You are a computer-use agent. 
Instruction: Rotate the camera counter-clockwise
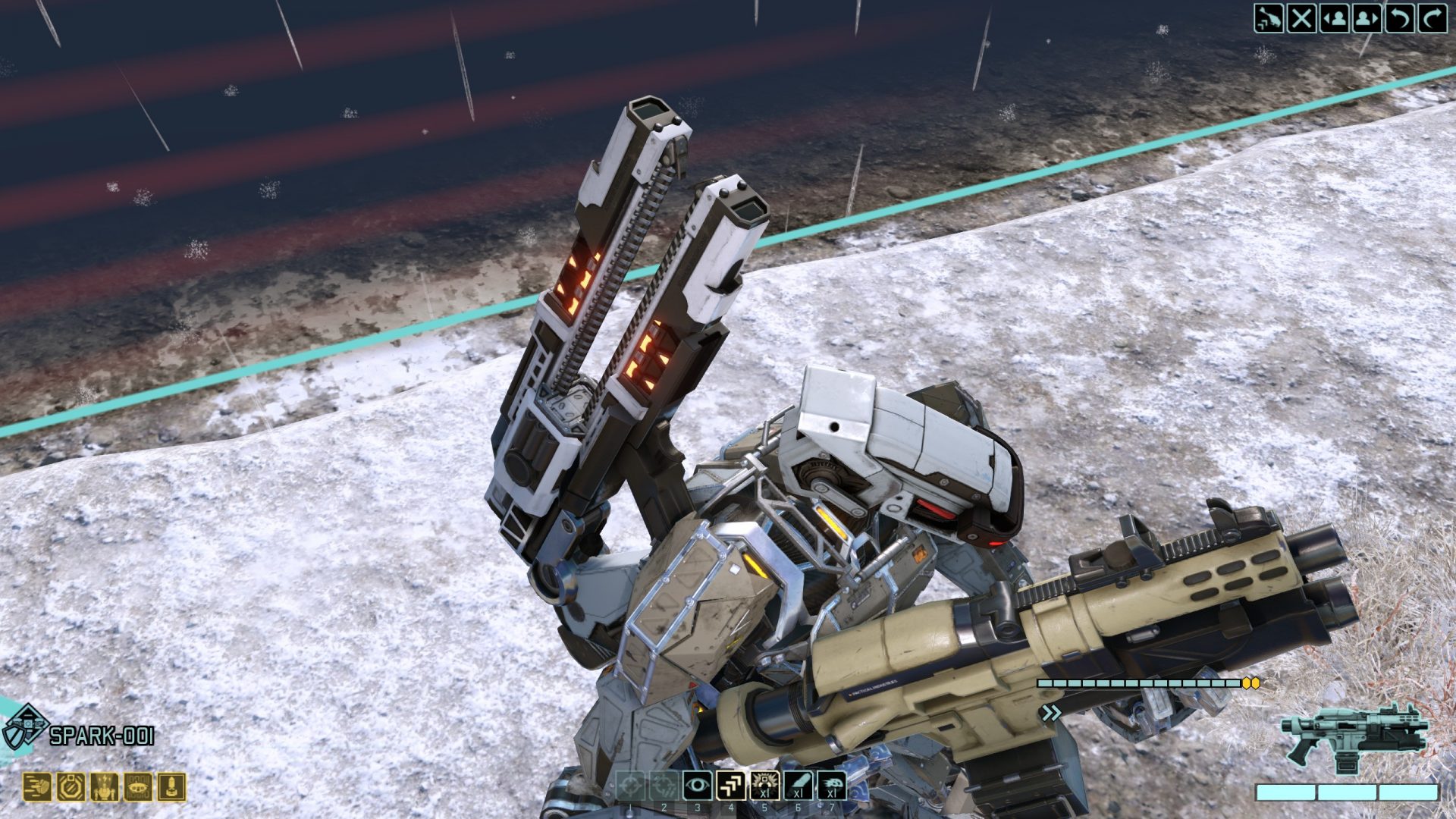[1399, 18]
